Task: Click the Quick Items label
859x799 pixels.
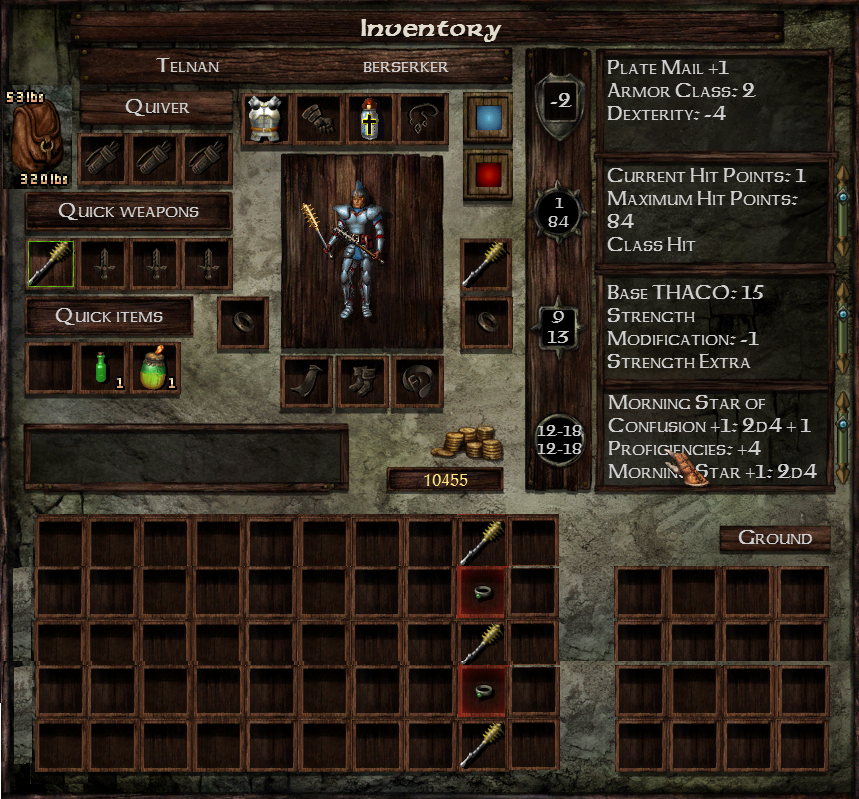Action: pos(109,316)
